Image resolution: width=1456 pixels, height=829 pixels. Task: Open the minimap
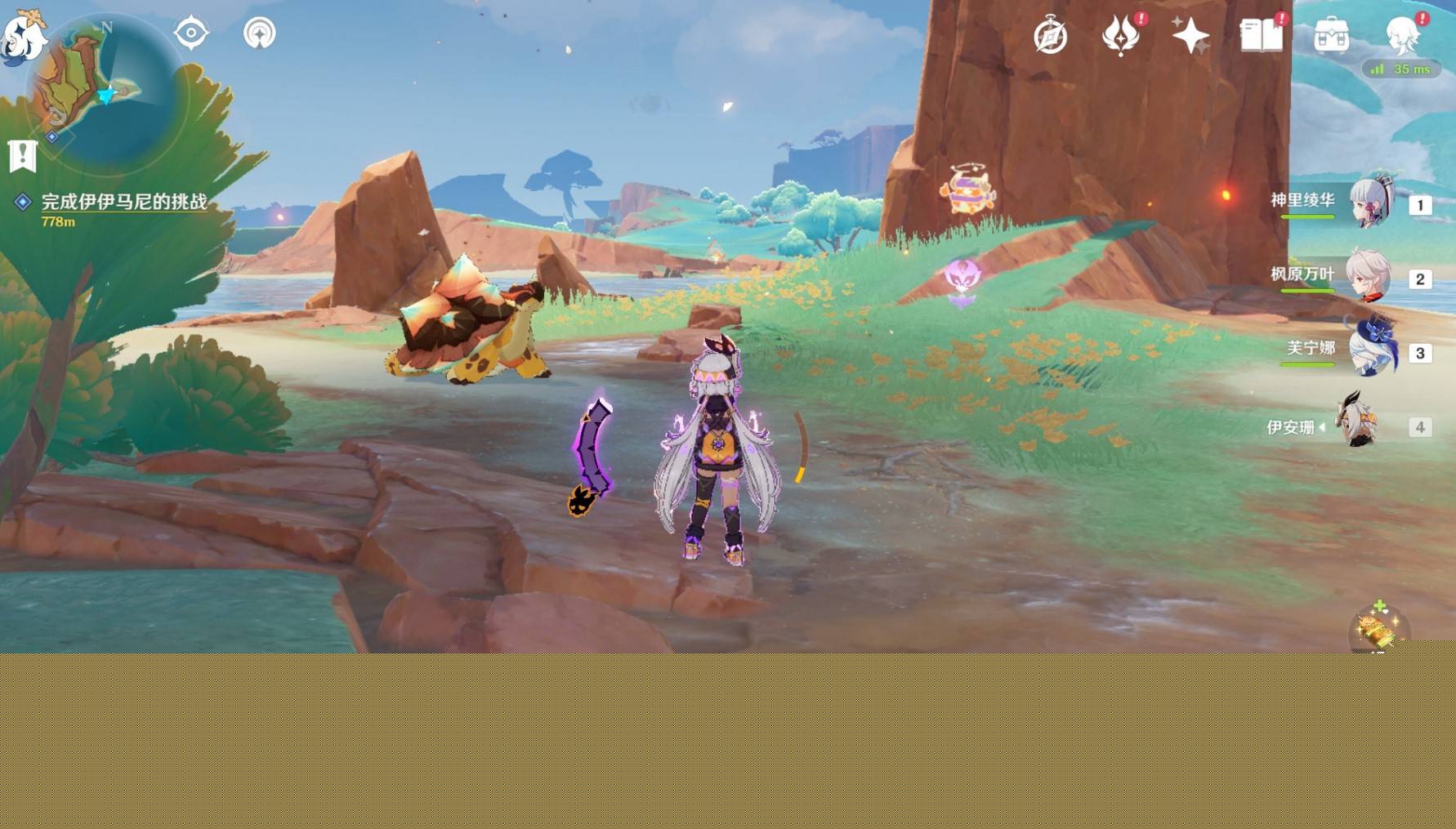tap(102, 91)
